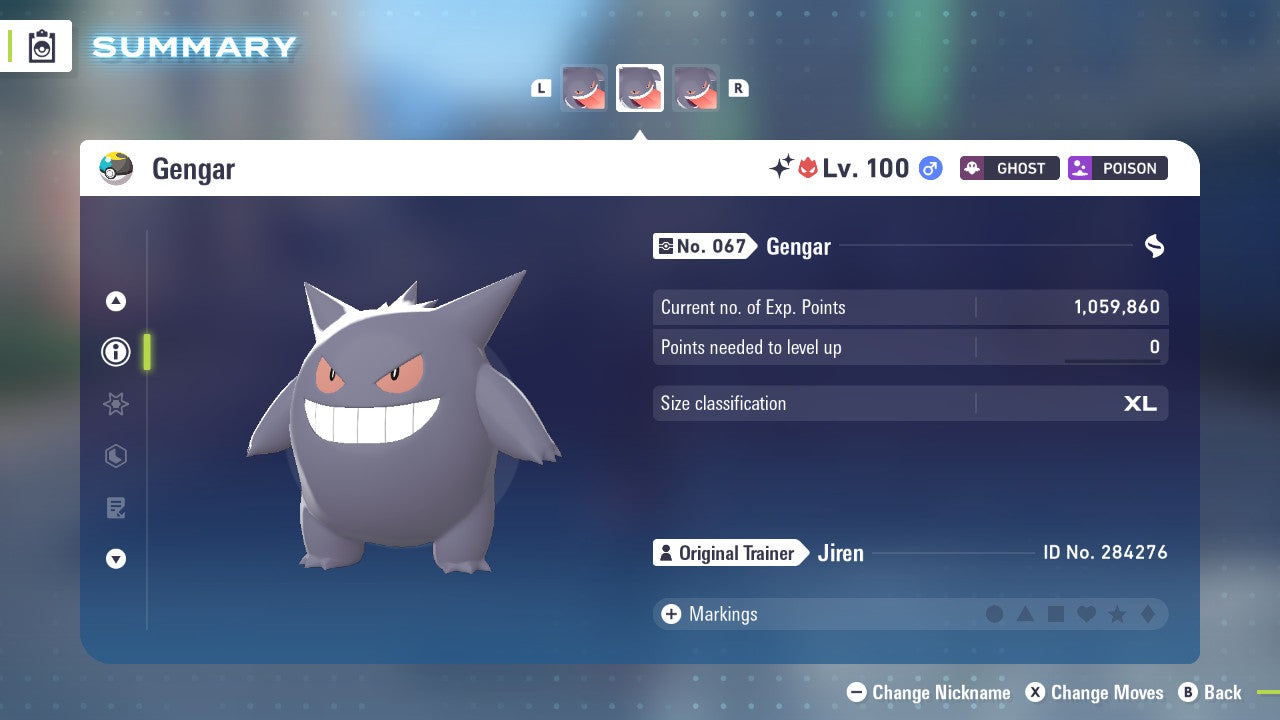
Task: Toggle the circle marking on Gengar
Action: [996, 614]
